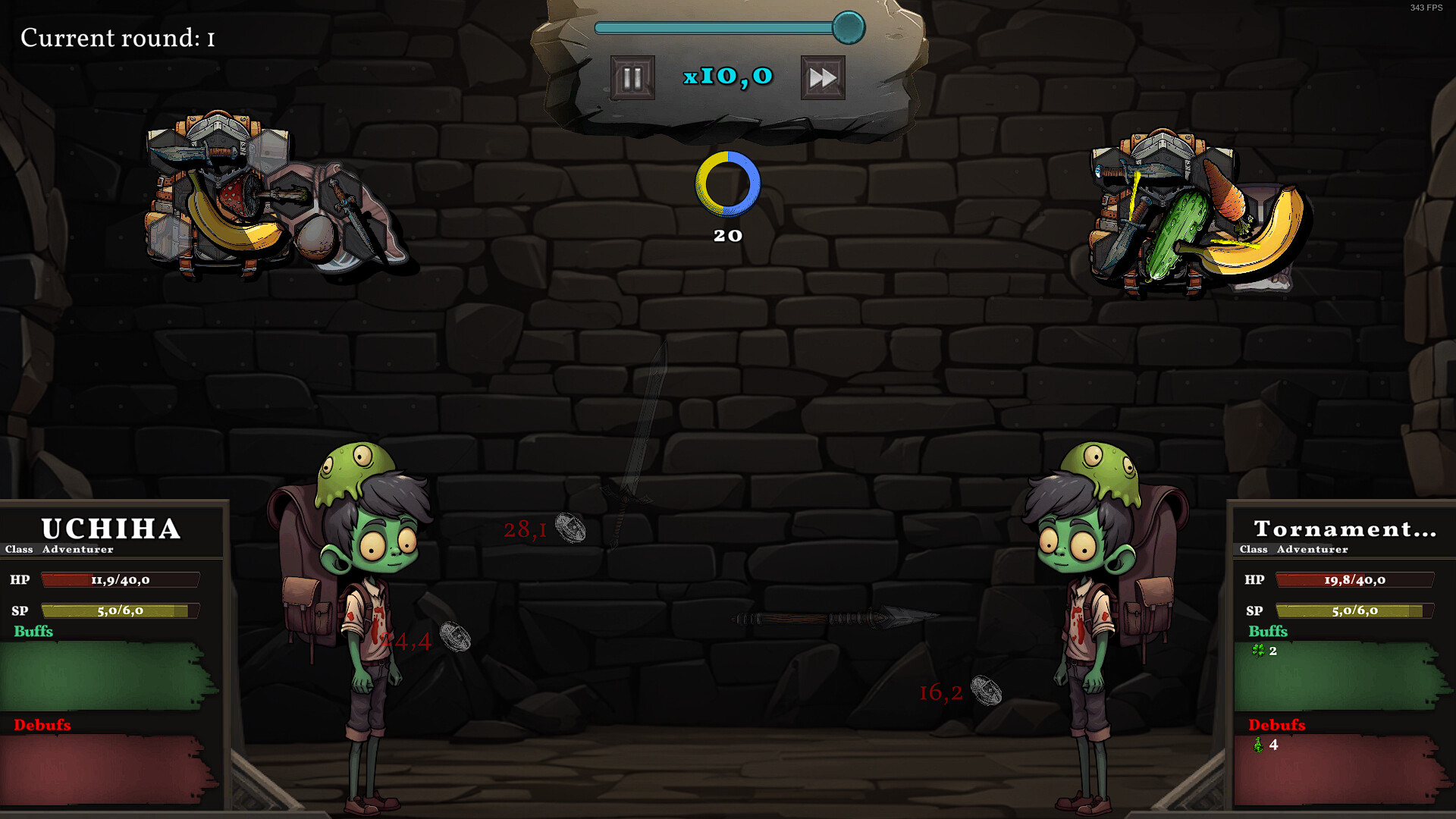Viewport: 1456px width, 819px height.
Task: Click the Current round: 1 label
Action: point(118,38)
